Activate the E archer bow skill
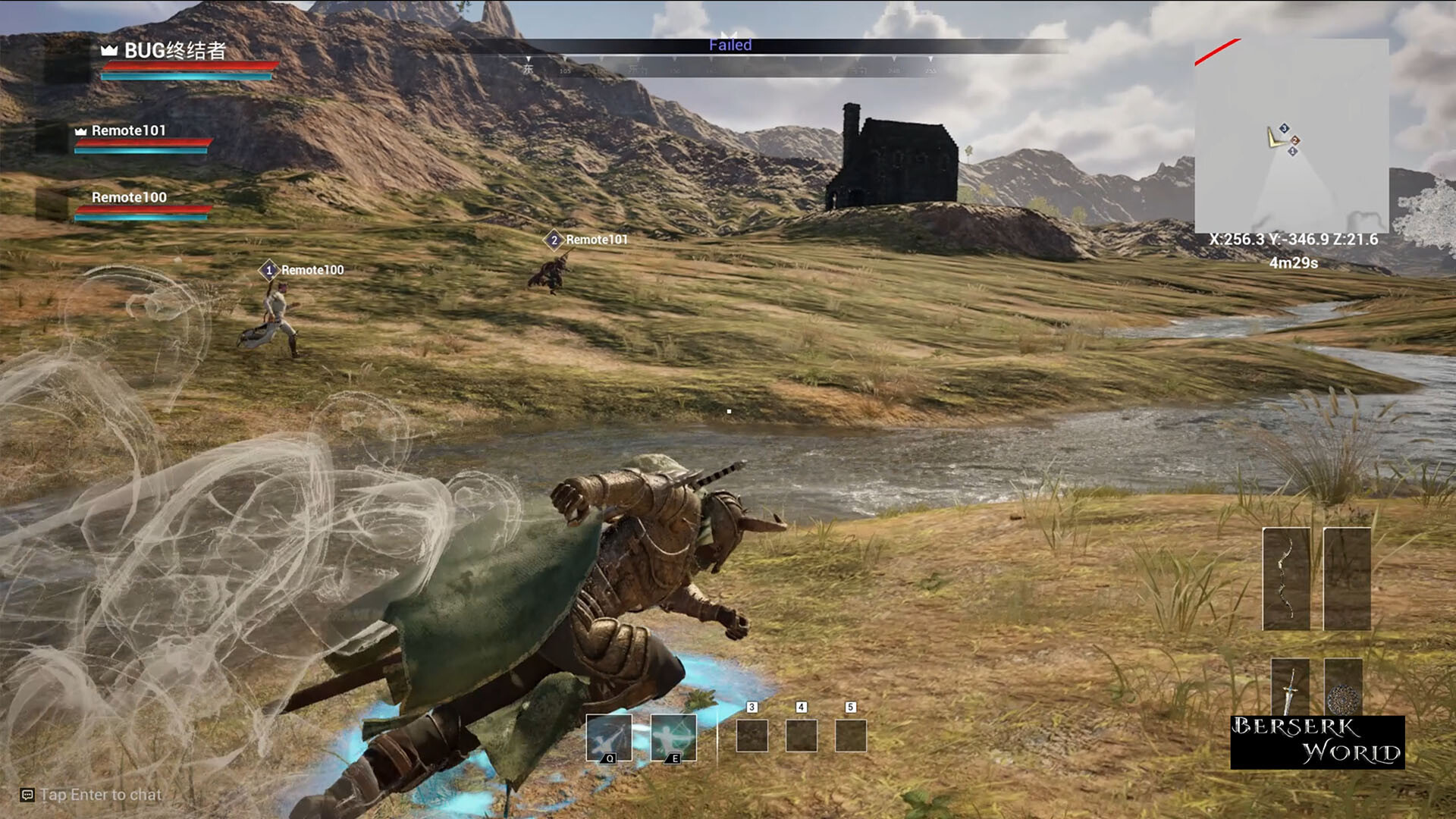Image resolution: width=1456 pixels, height=819 pixels. pos(673,737)
